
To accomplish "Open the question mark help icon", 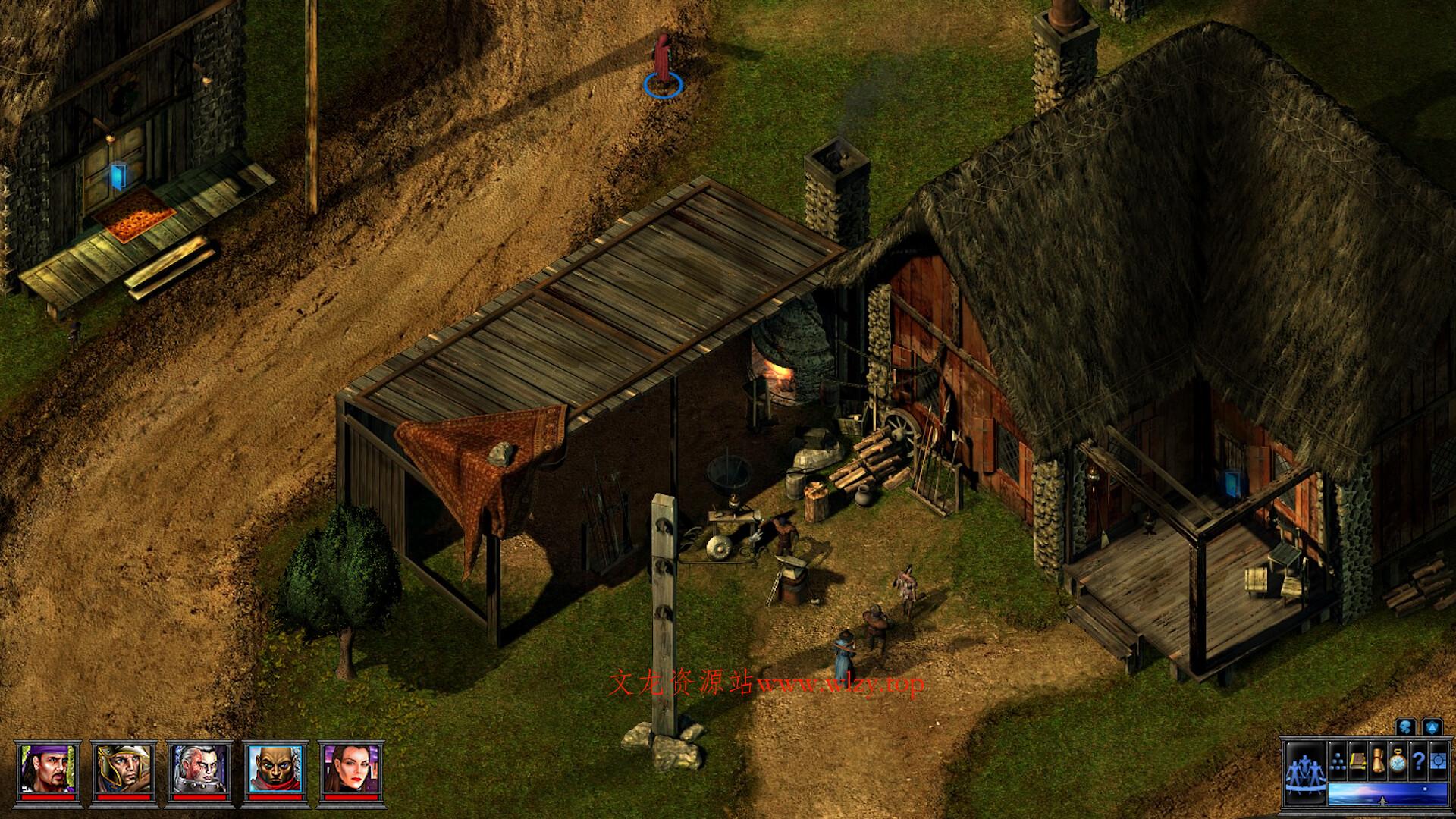I will [x=1417, y=762].
